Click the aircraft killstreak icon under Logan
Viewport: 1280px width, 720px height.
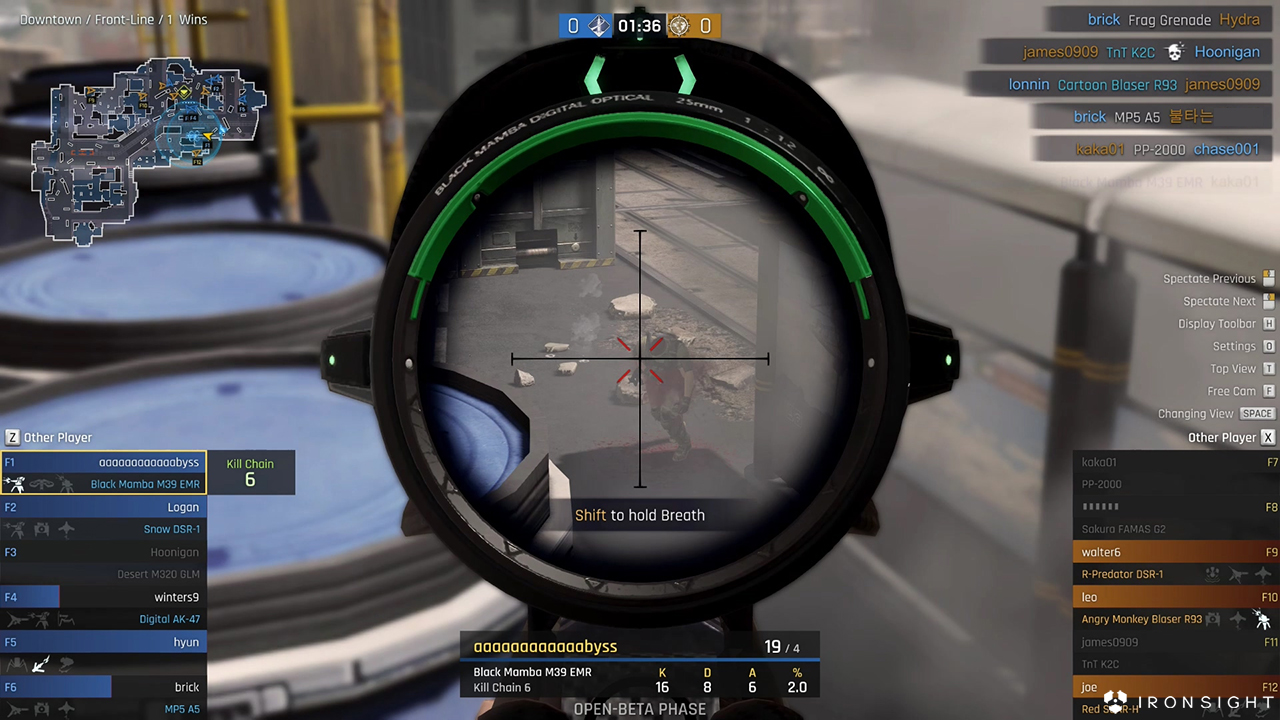click(x=66, y=529)
